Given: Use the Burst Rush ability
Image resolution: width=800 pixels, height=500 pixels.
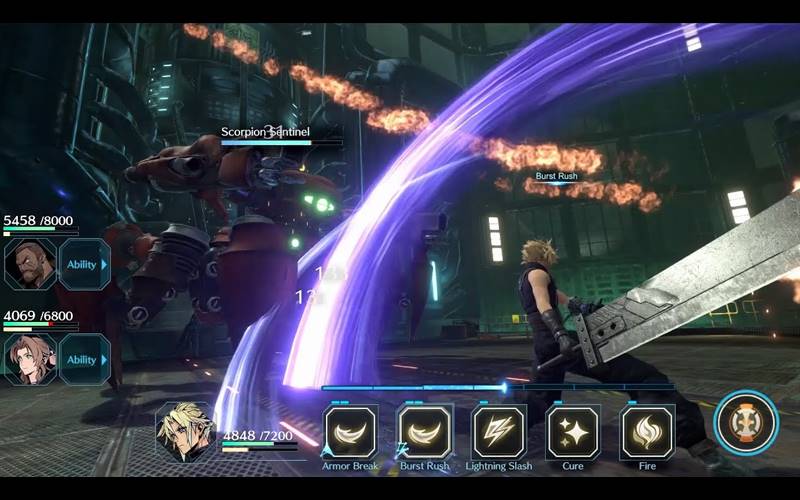Looking at the screenshot, I should [x=425, y=431].
